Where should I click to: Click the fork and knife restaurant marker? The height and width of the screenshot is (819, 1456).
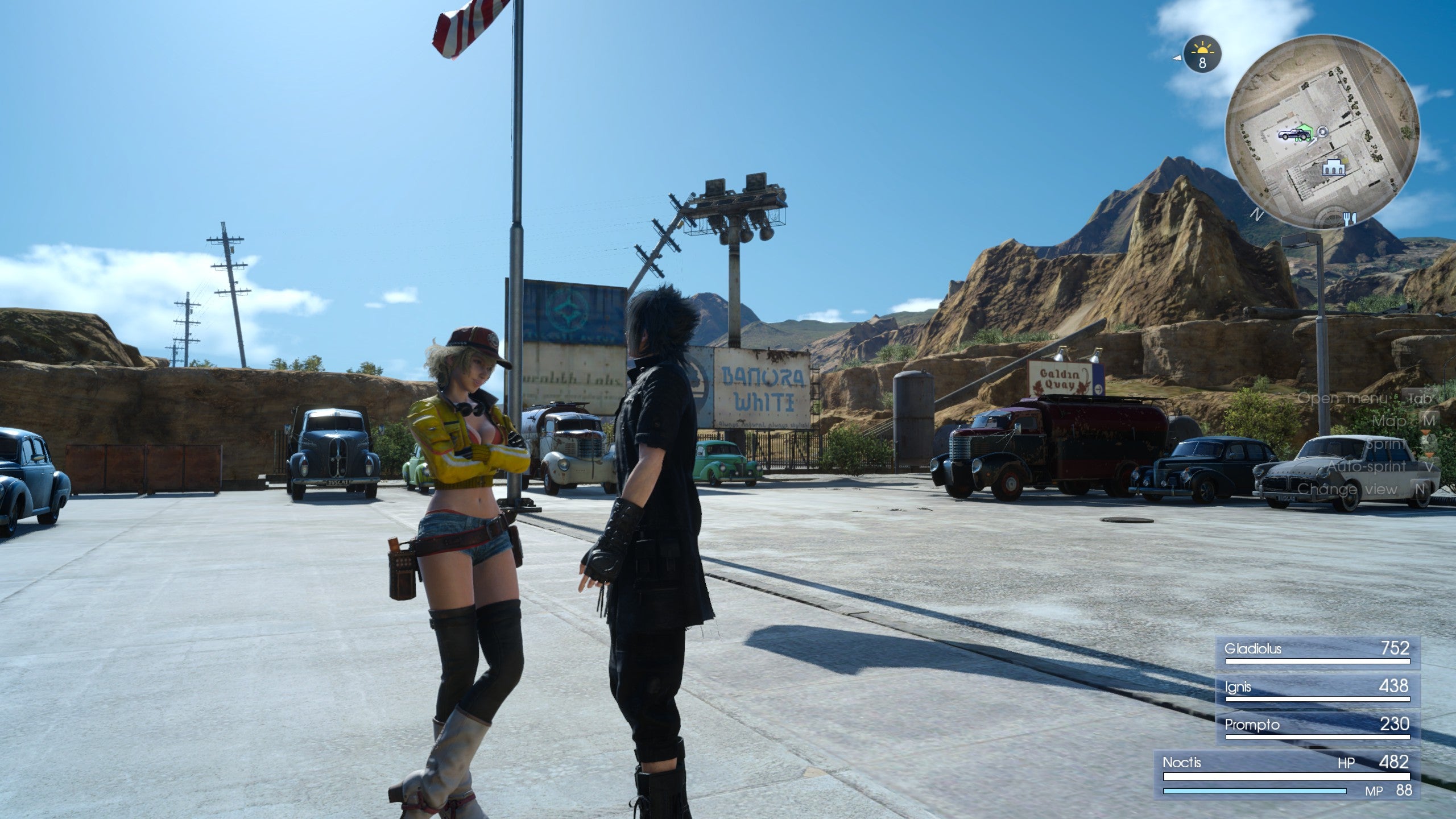point(1350,217)
